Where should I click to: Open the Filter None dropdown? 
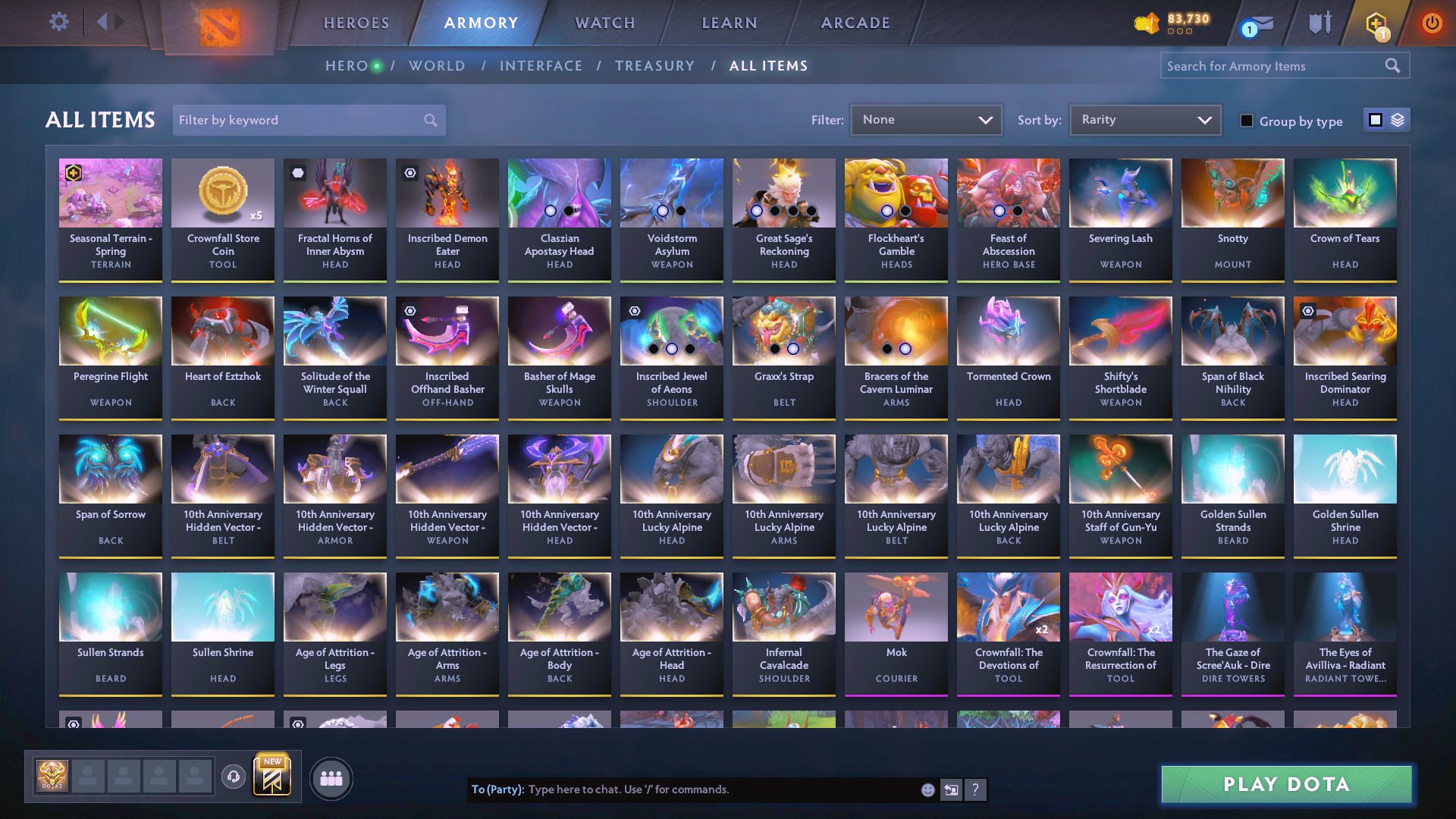point(926,119)
